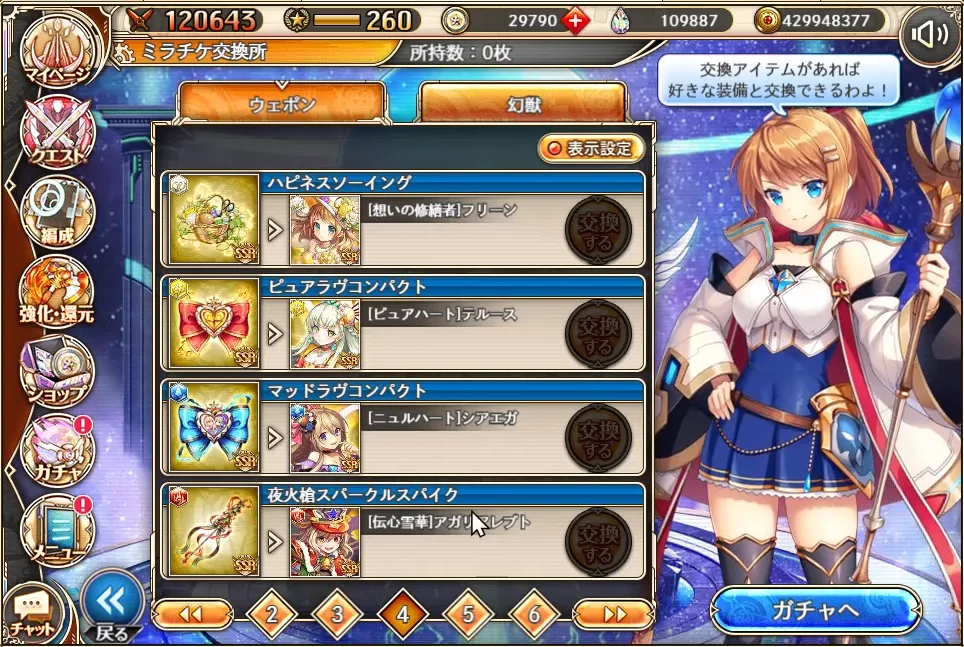Go to the 編成 screen
Image resolution: width=964 pixels, height=647 pixels.
coord(57,212)
